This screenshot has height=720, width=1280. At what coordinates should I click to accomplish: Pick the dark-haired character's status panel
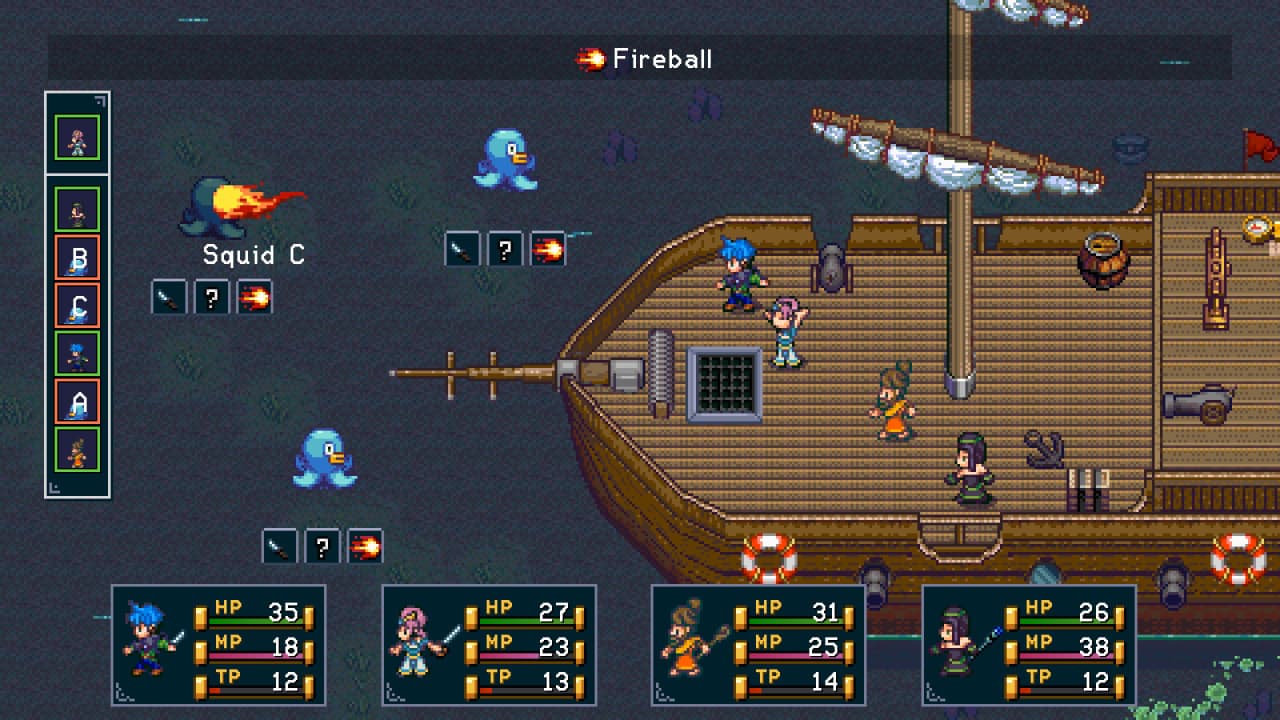[x=1029, y=644]
